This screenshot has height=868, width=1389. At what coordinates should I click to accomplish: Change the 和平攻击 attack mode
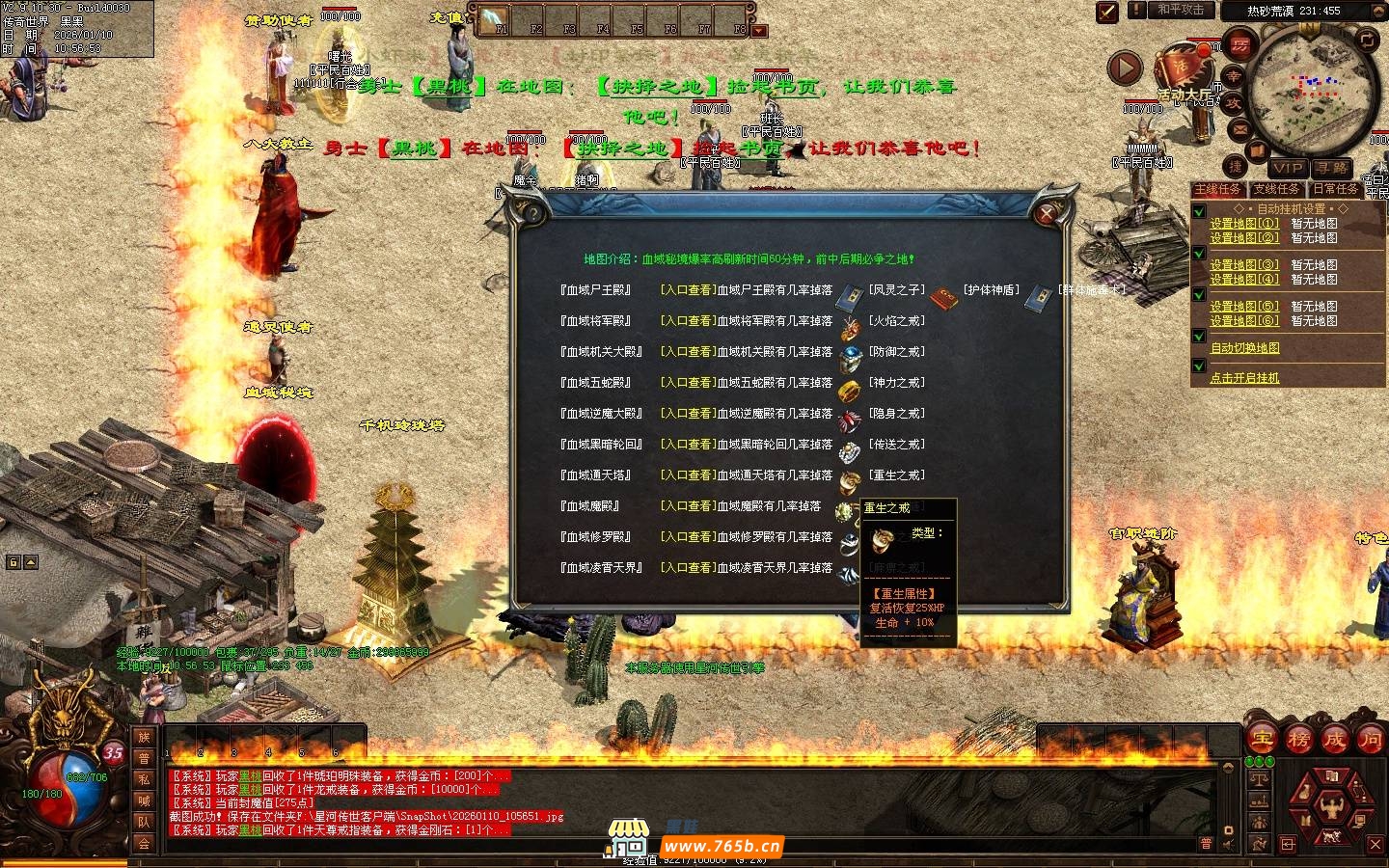[x=1181, y=10]
